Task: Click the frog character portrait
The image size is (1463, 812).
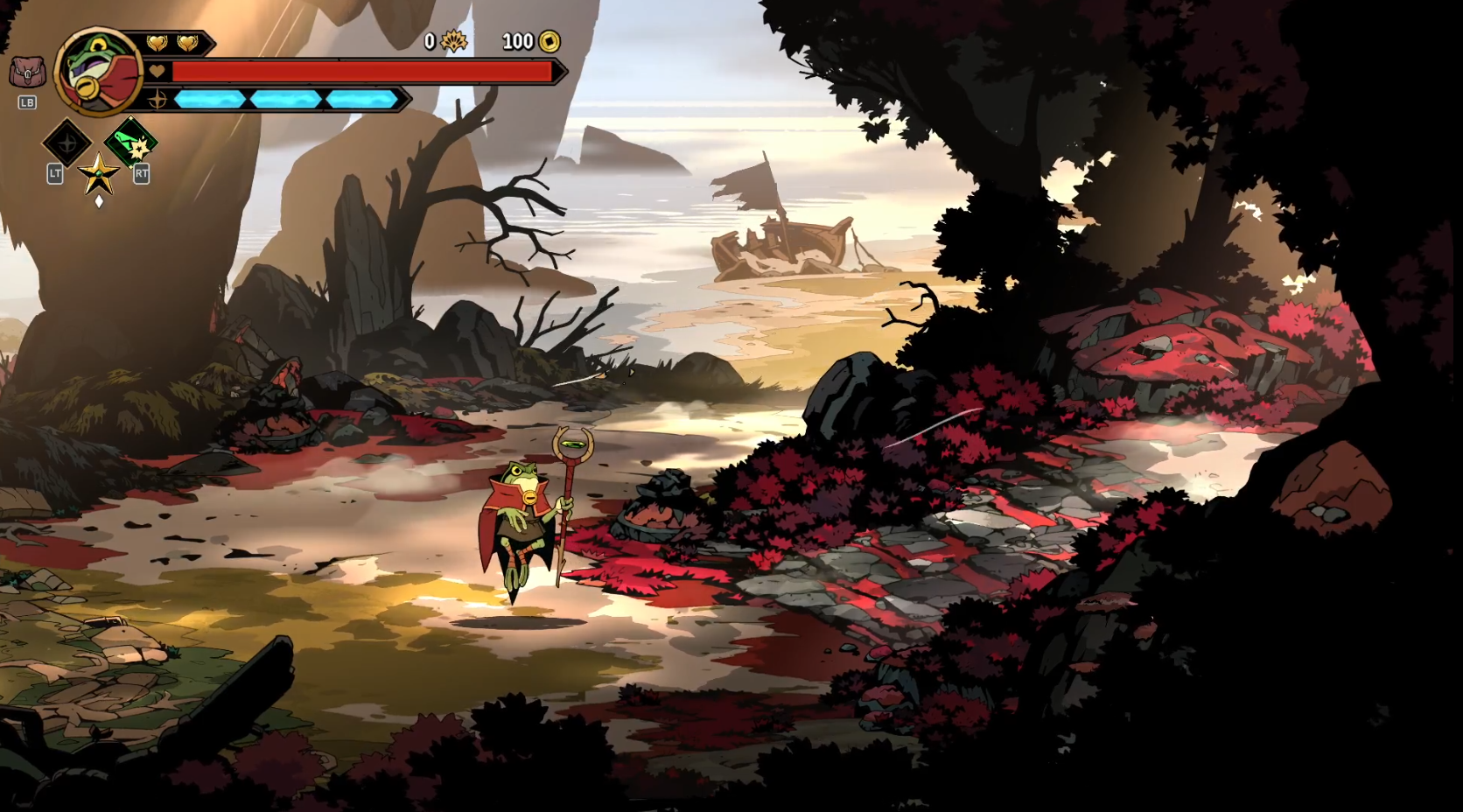Action: tap(98, 73)
